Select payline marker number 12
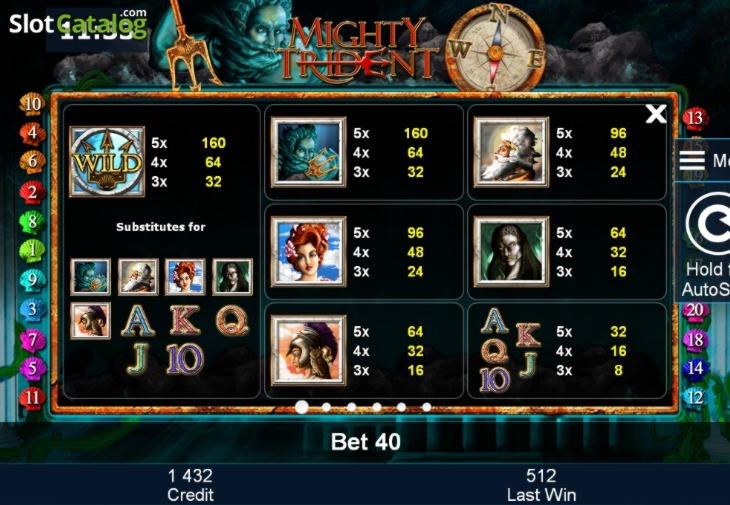Screen dimensions: 730x505 click(x=696, y=397)
